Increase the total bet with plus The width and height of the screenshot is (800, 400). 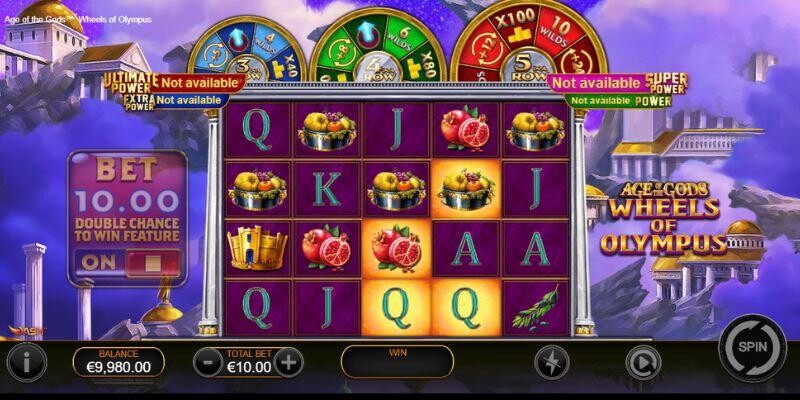coord(289,360)
